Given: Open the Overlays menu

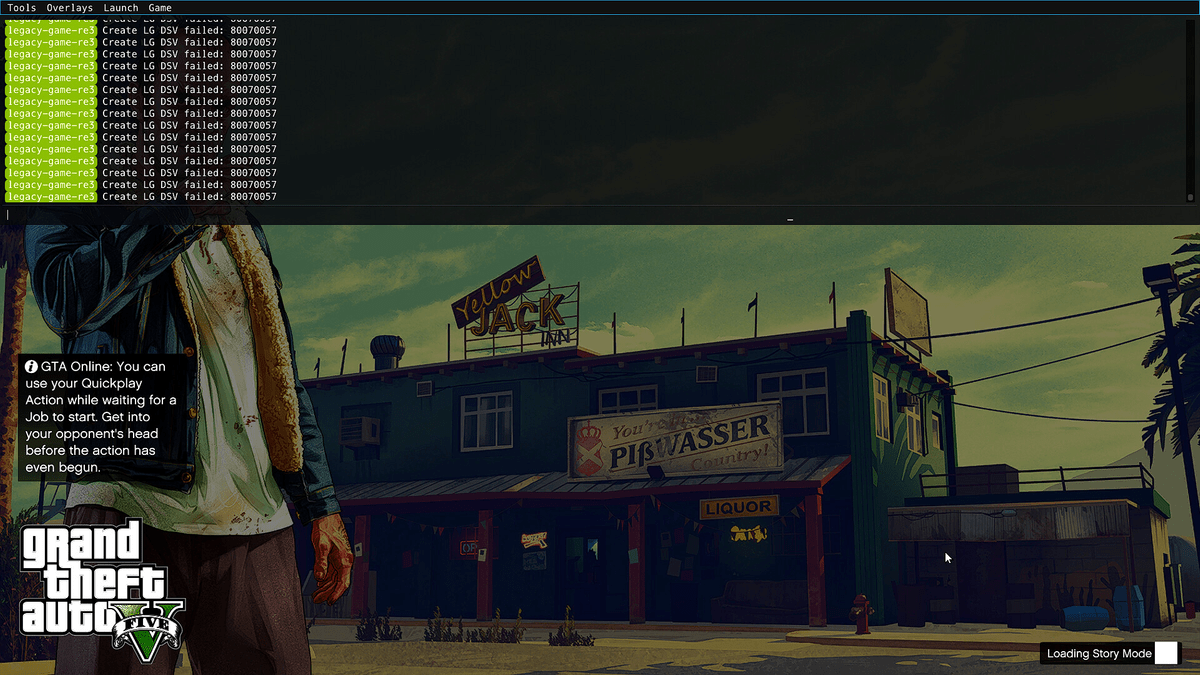Looking at the screenshot, I should (x=70, y=8).
